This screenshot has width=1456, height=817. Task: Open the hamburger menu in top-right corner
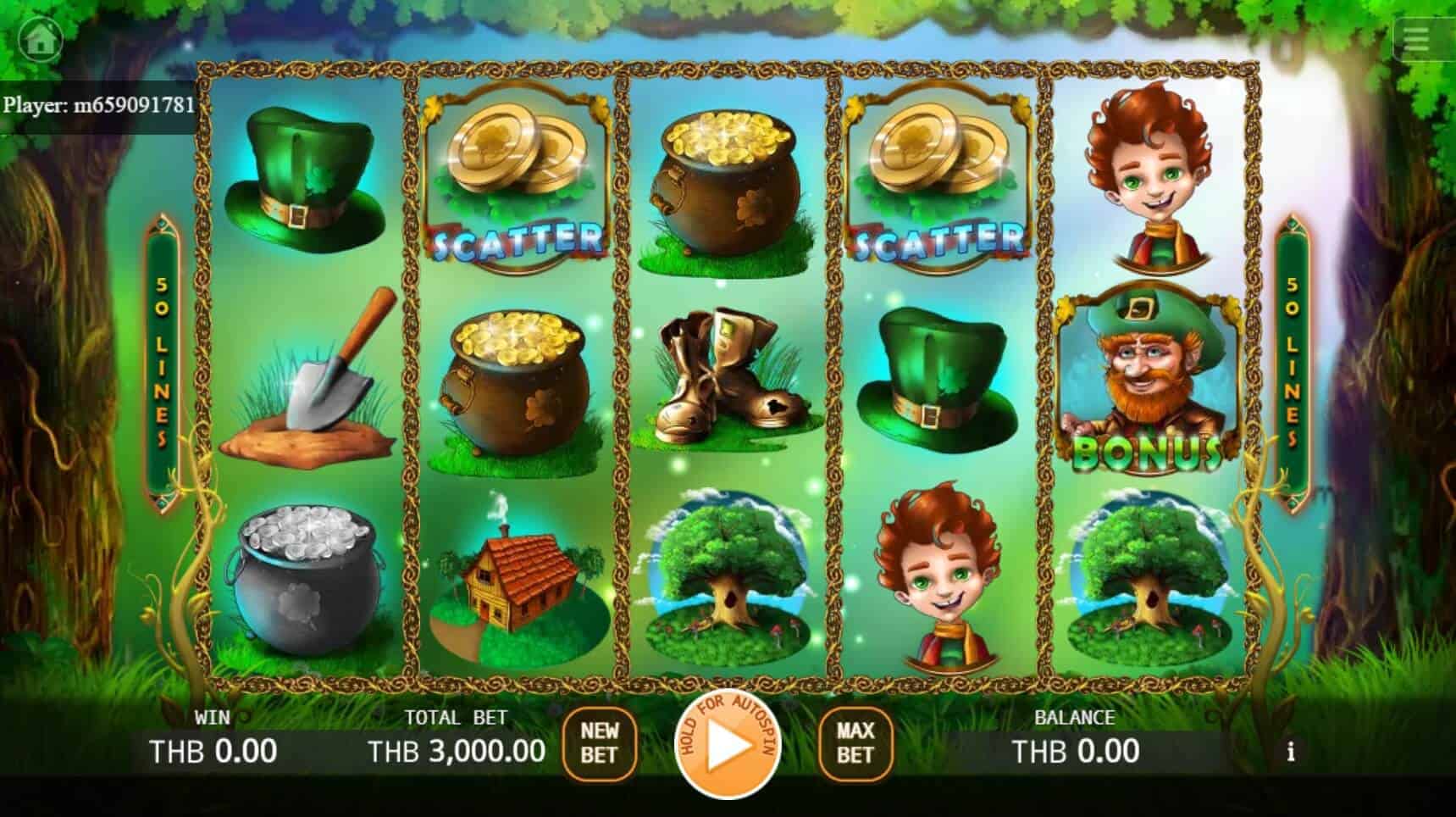tap(1415, 39)
